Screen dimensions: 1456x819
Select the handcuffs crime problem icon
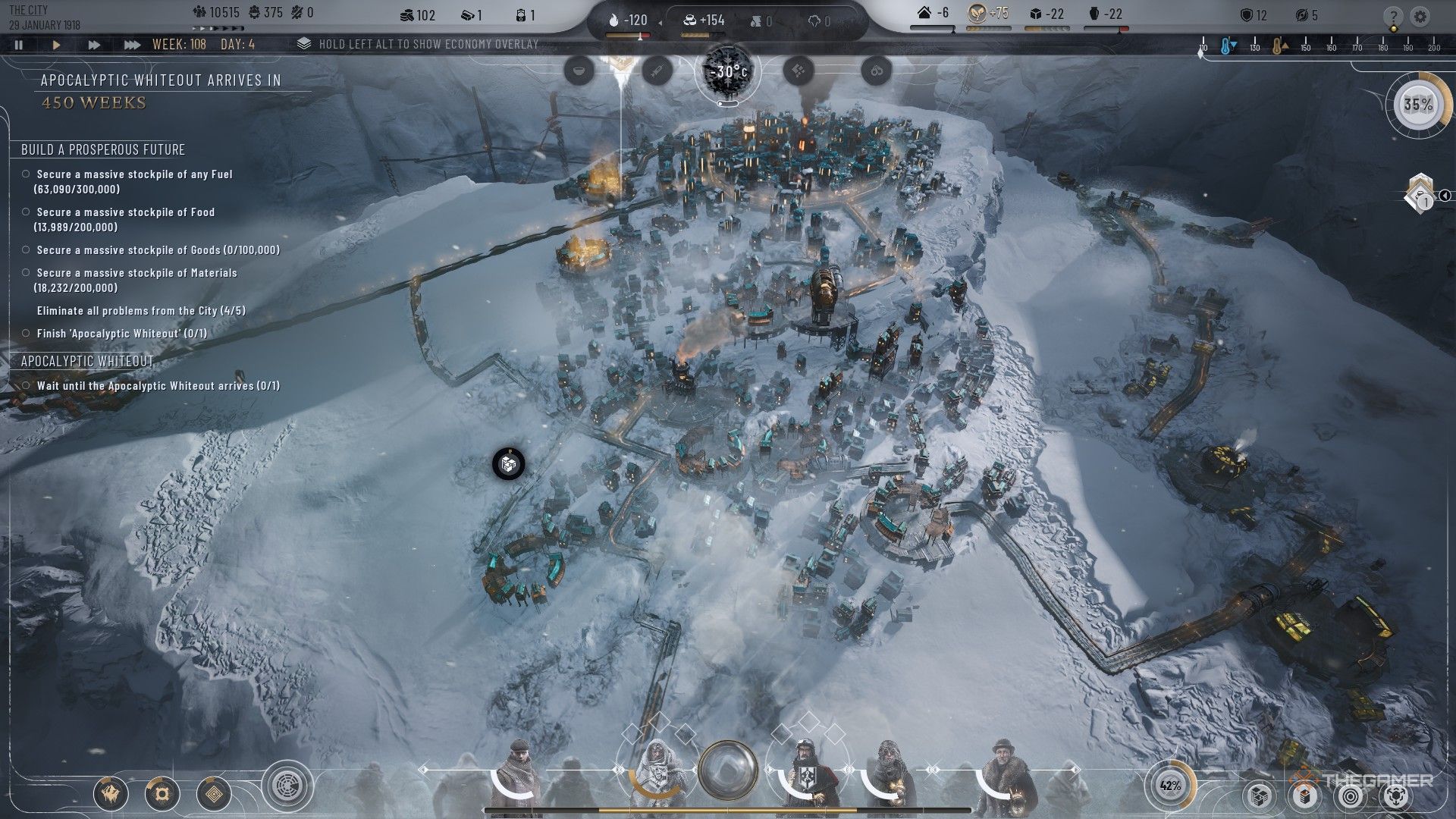[877, 71]
